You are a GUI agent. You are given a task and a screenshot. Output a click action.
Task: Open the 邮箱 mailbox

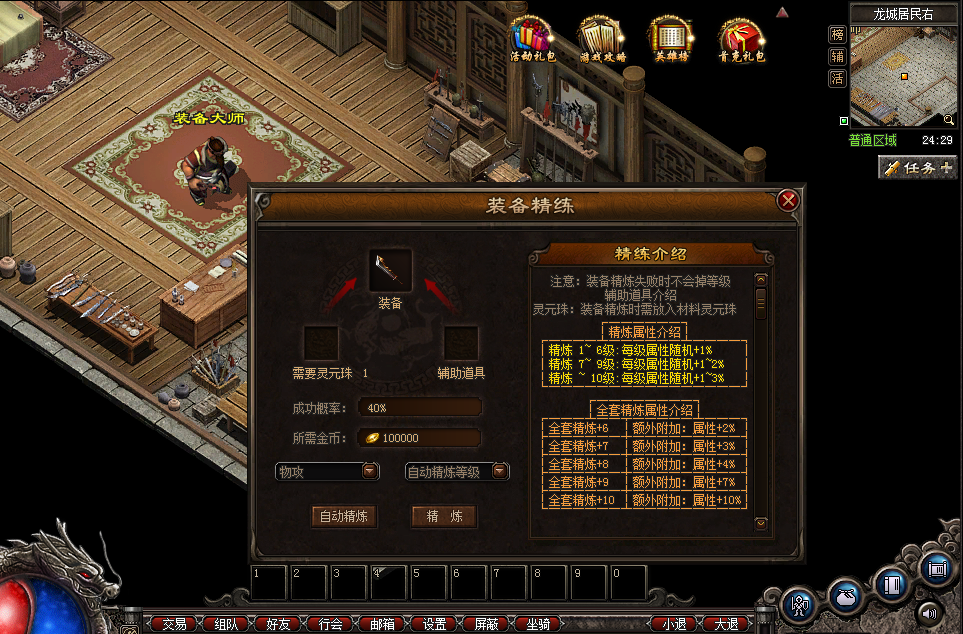(x=381, y=624)
